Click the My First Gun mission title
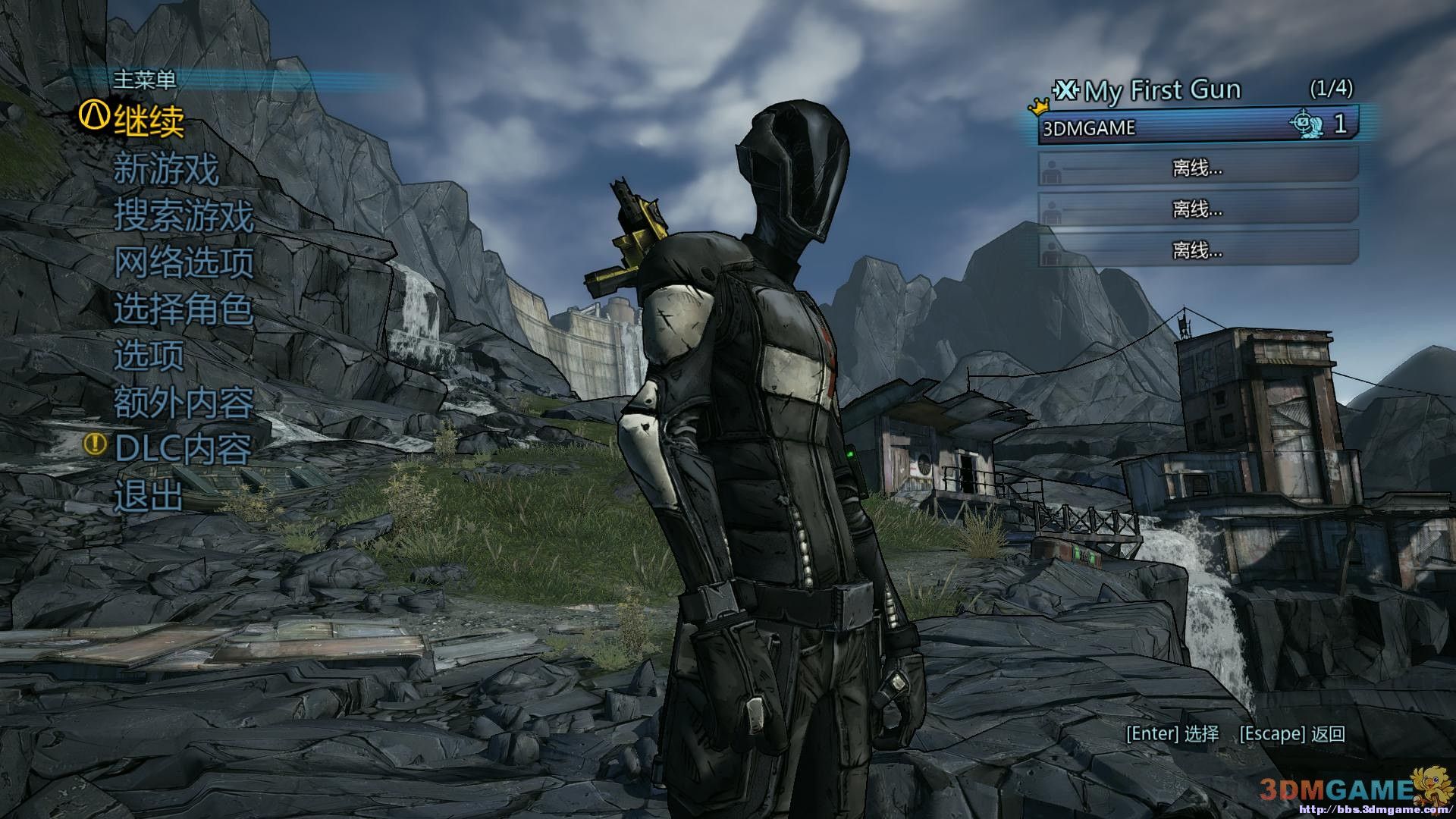 [1163, 91]
